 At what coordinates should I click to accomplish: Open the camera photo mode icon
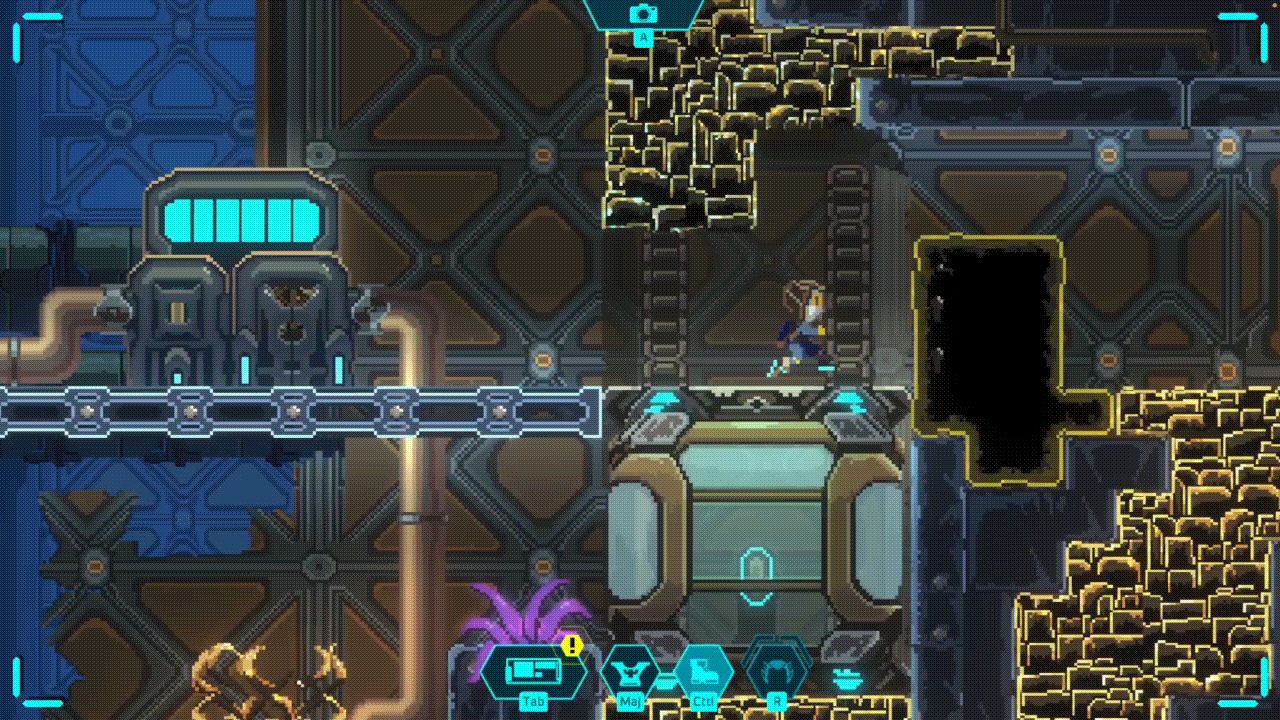pos(643,14)
